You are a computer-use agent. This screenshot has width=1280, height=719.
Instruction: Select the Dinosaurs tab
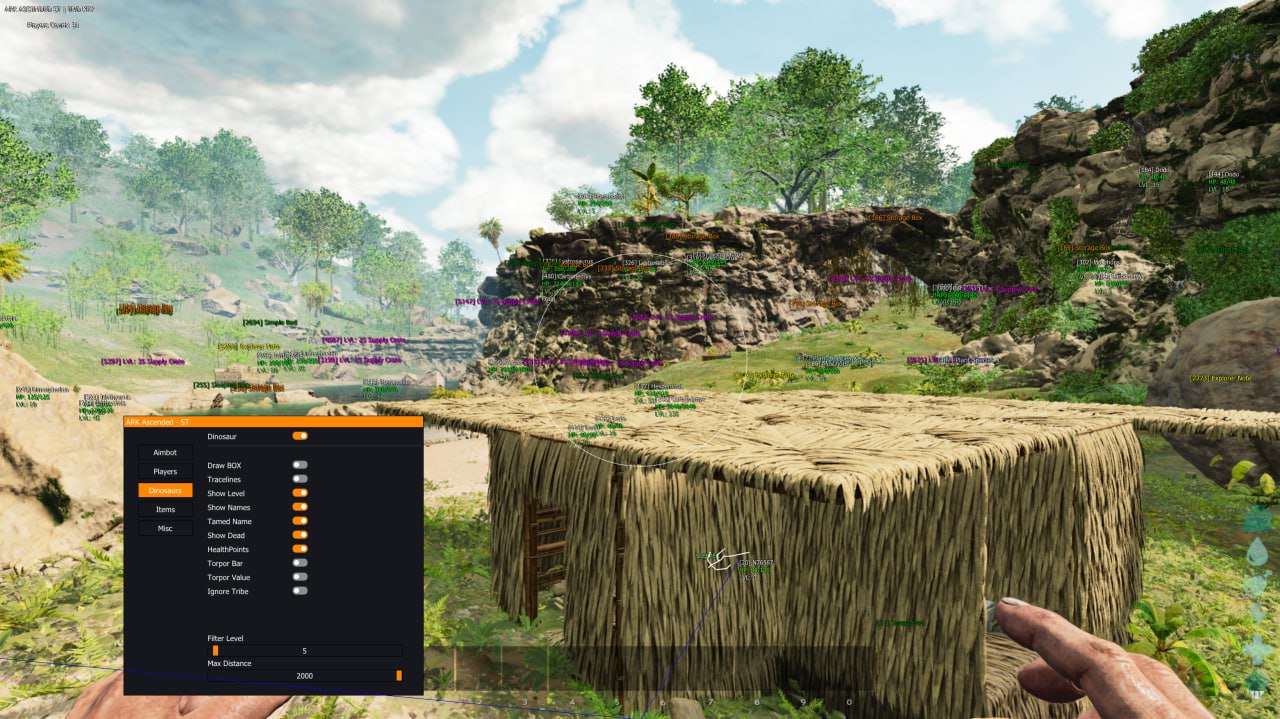[165, 491]
